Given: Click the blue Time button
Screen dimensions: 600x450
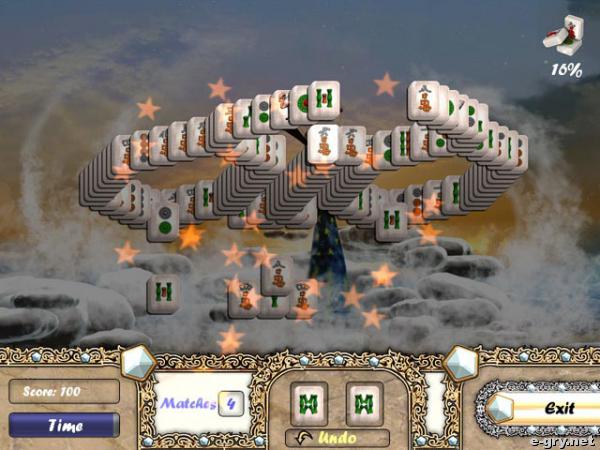Looking at the screenshot, I should [x=64, y=424].
